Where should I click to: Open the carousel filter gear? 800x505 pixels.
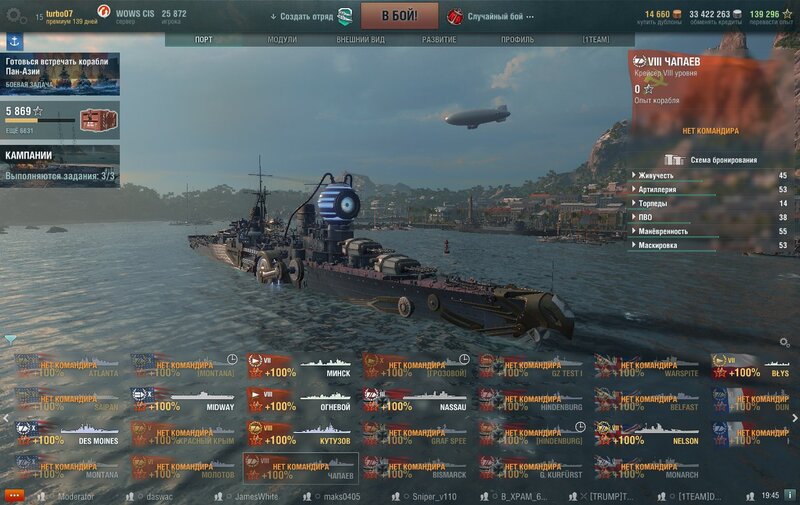click(x=785, y=342)
